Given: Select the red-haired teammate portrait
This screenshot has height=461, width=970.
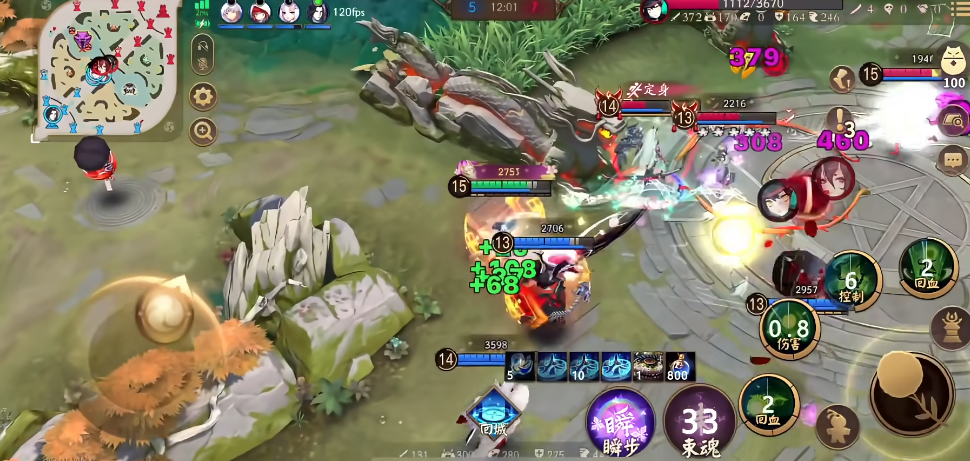Looking at the screenshot, I should 260,12.
